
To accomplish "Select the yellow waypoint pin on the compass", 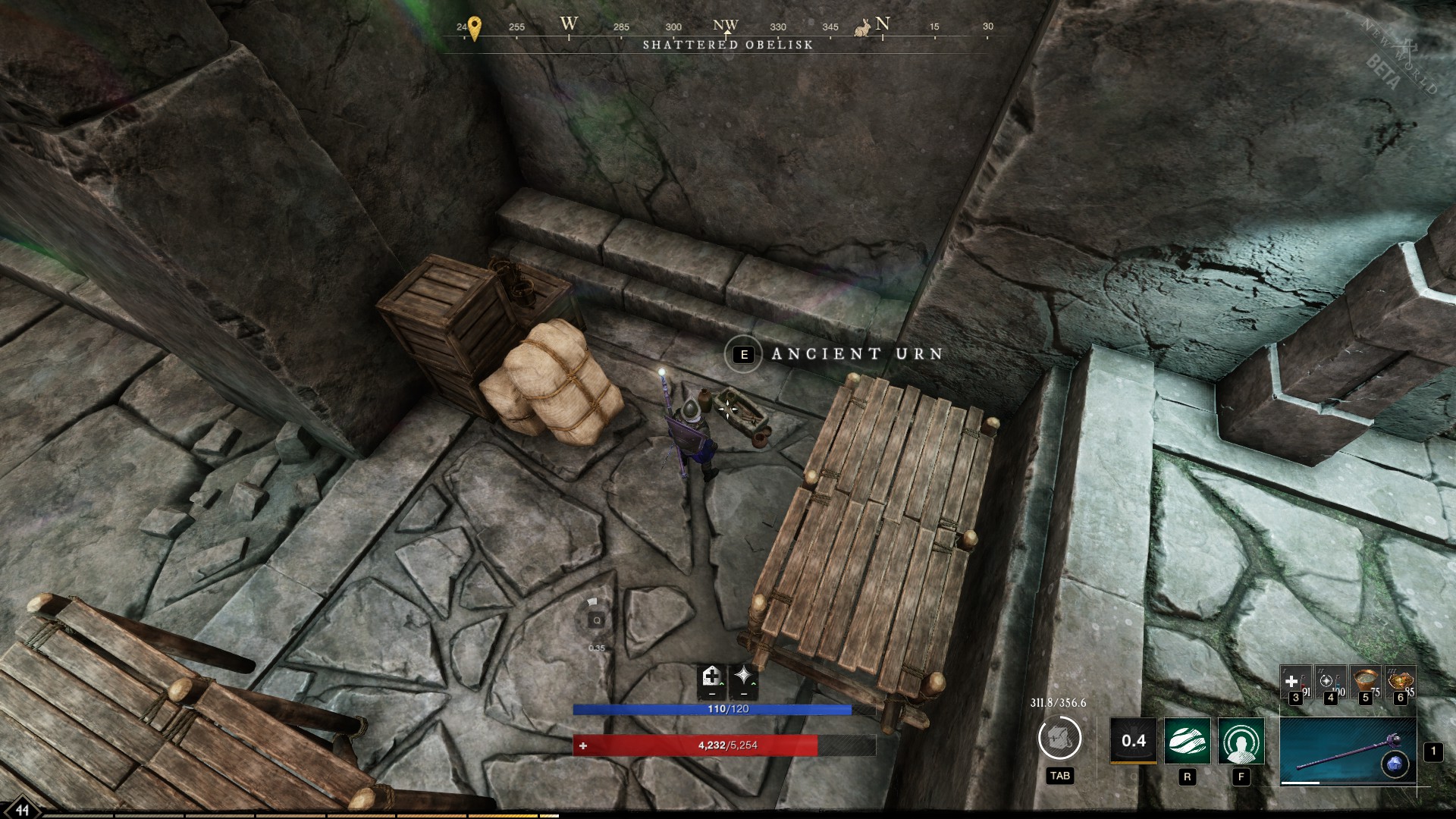I will tap(475, 27).
